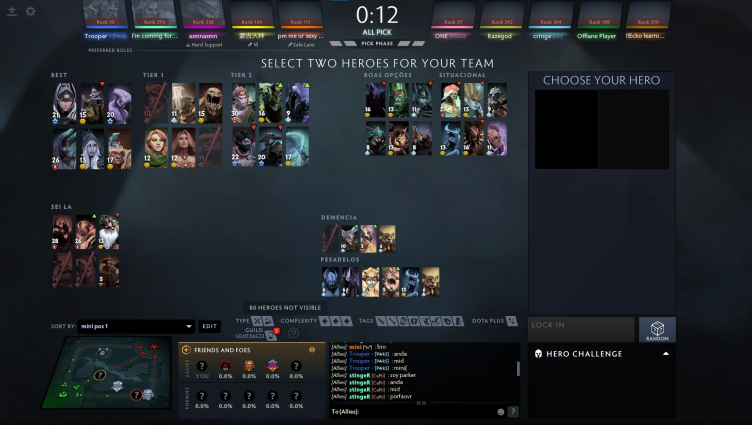This screenshot has height=425, width=752.
Task: Select the Razegod player slot
Action: point(501,22)
